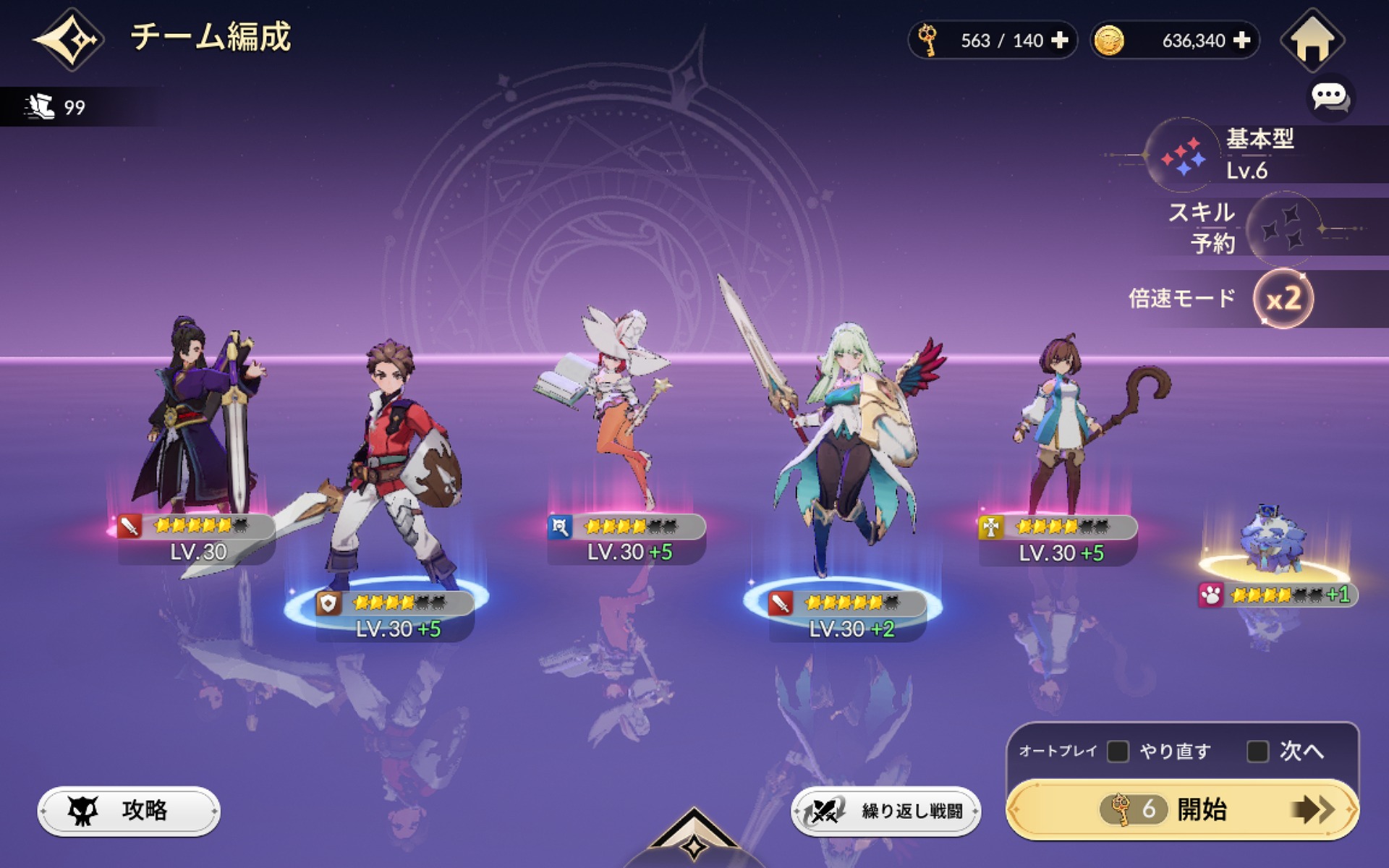Viewport: 1389px width, 868px height.
Task: Select 繰り返し戦闘 repeat battle option
Action: click(x=890, y=811)
